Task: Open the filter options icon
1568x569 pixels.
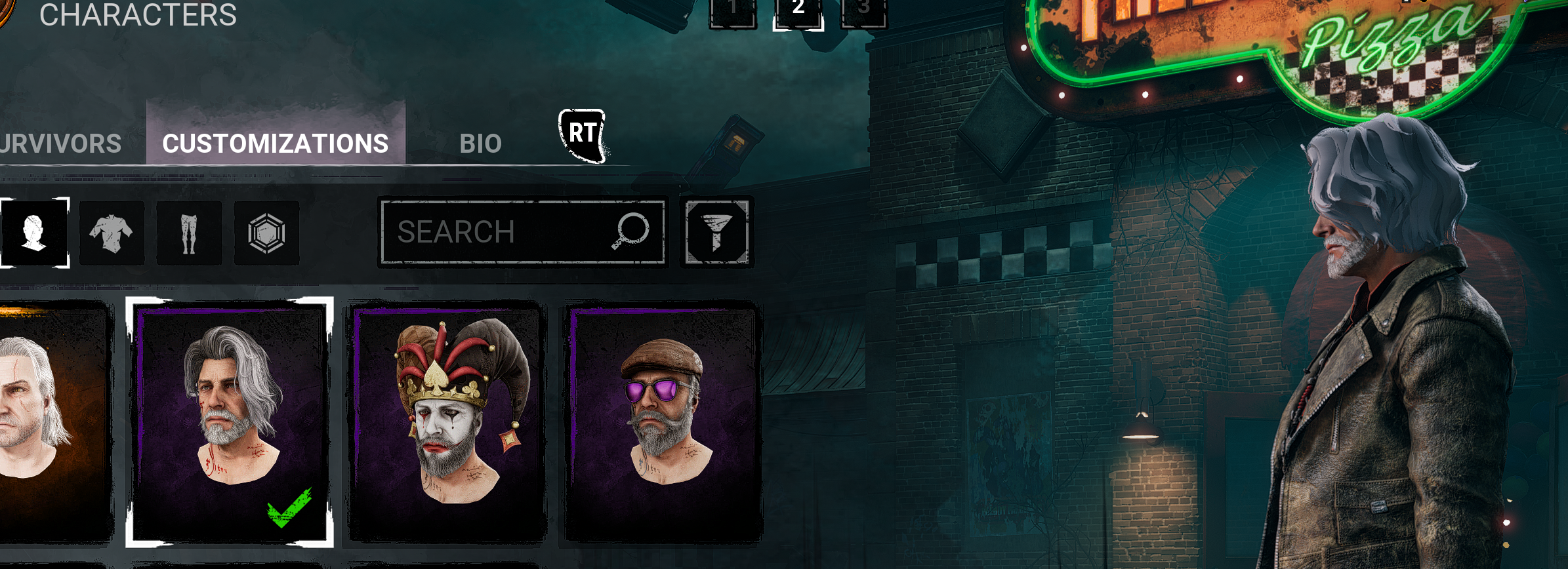Action: 716,233
